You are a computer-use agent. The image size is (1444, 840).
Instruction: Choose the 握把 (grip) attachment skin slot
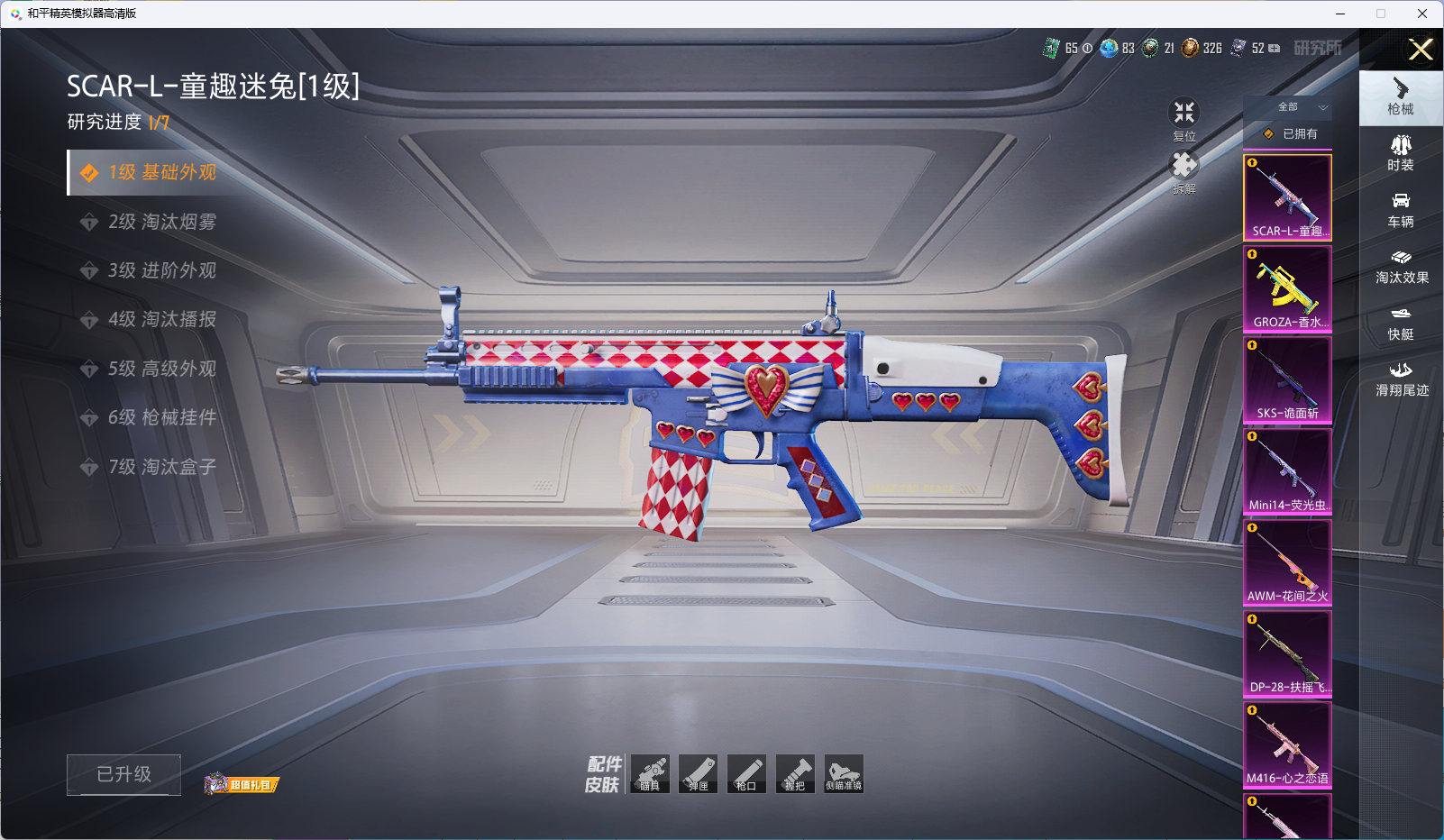tap(795, 774)
